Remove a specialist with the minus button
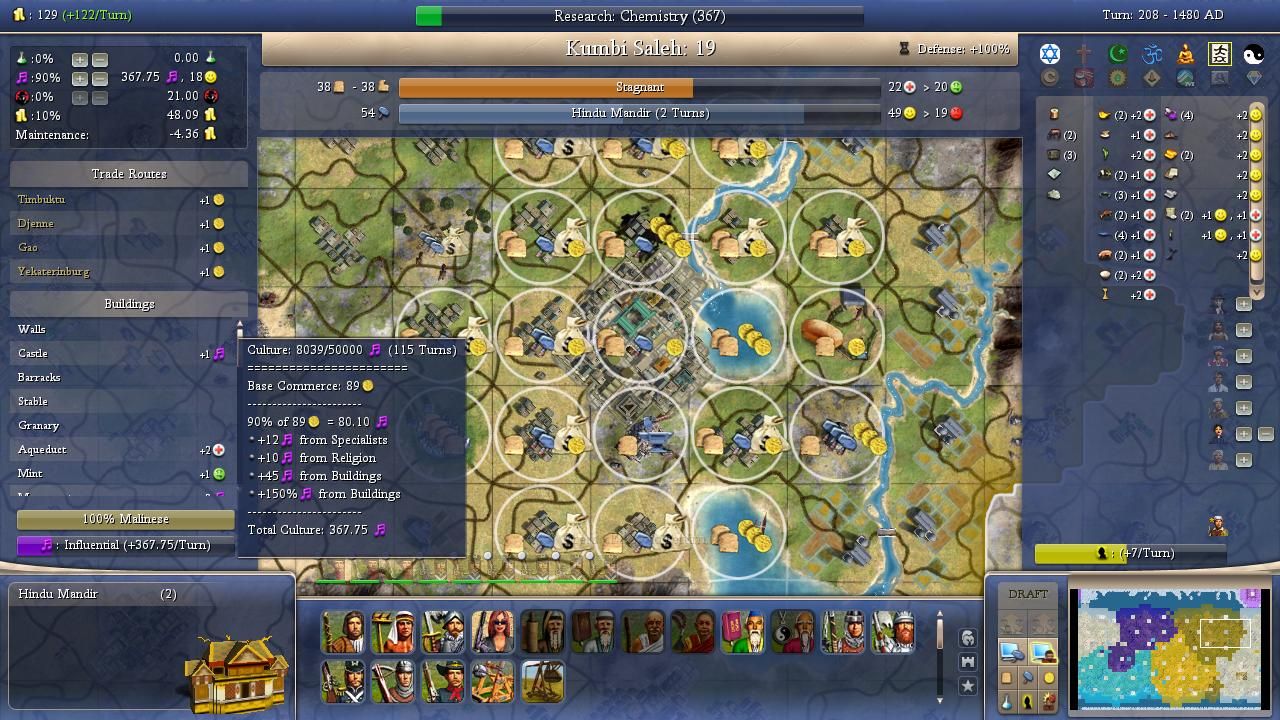This screenshot has width=1280, height=720. point(1265,434)
